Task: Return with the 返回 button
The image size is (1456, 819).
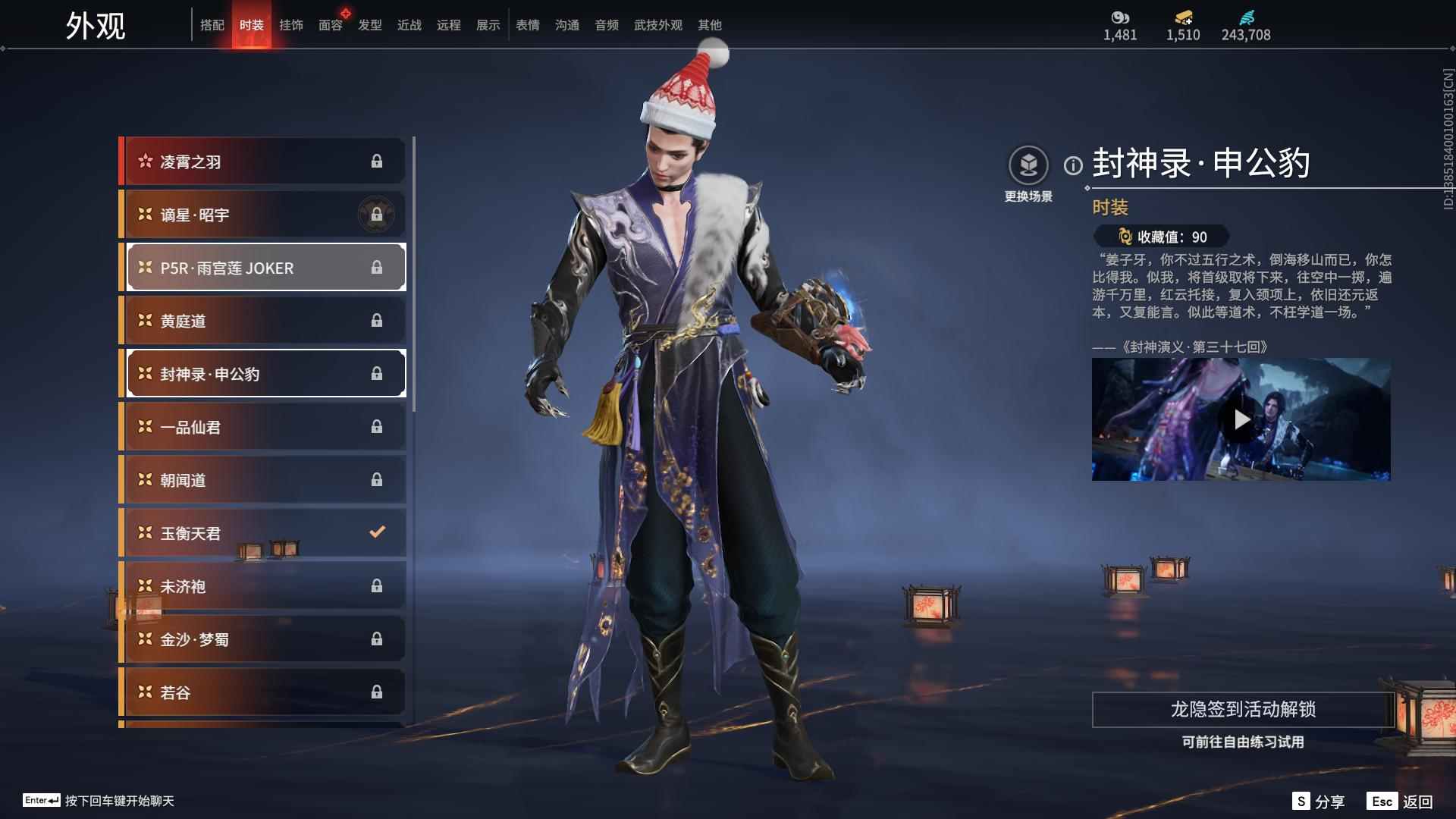Action: point(1401,802)
